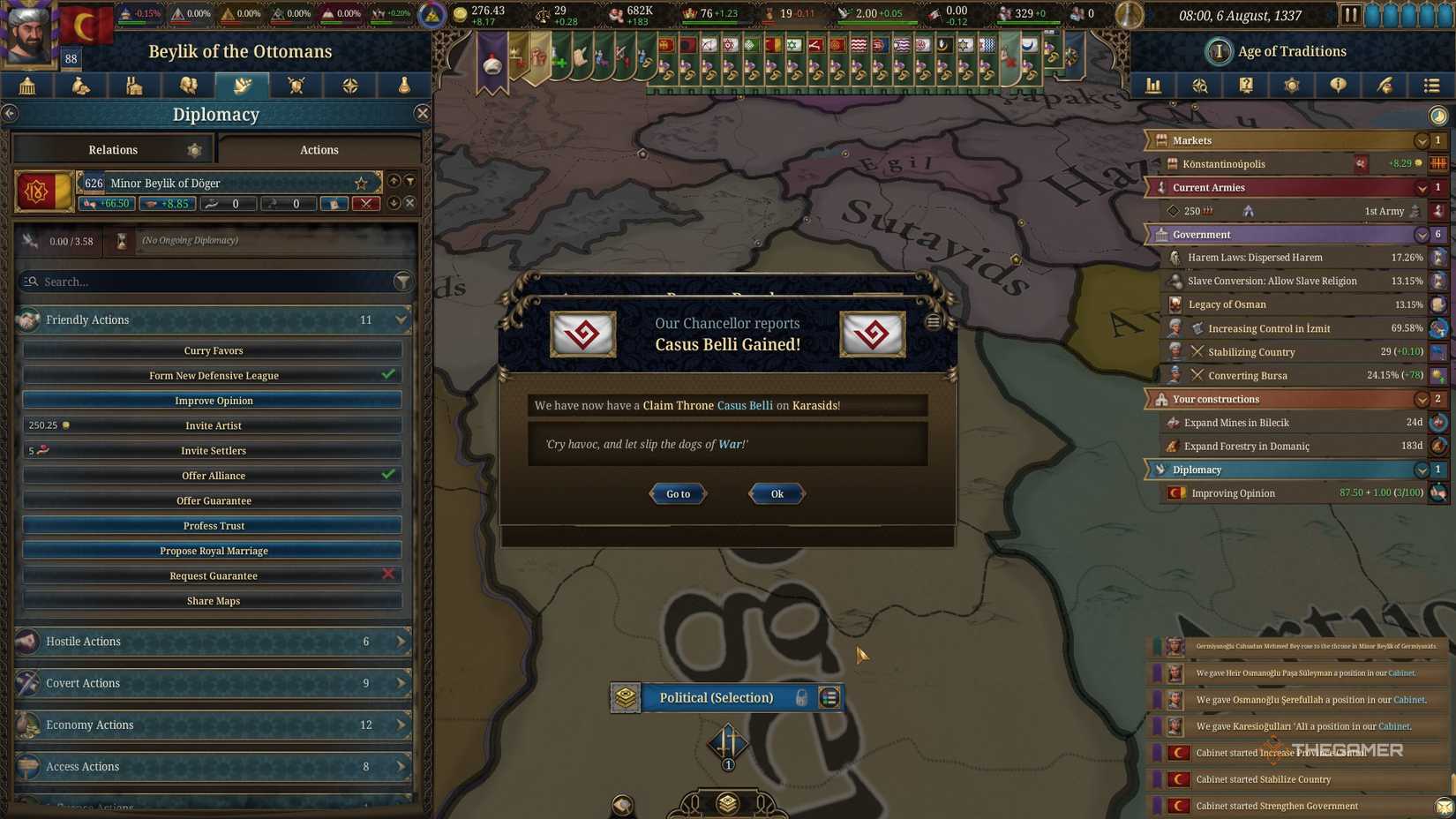Open the Government panel from the left toolbar
Screen dimensions: 1456x819
pos(26,86)
